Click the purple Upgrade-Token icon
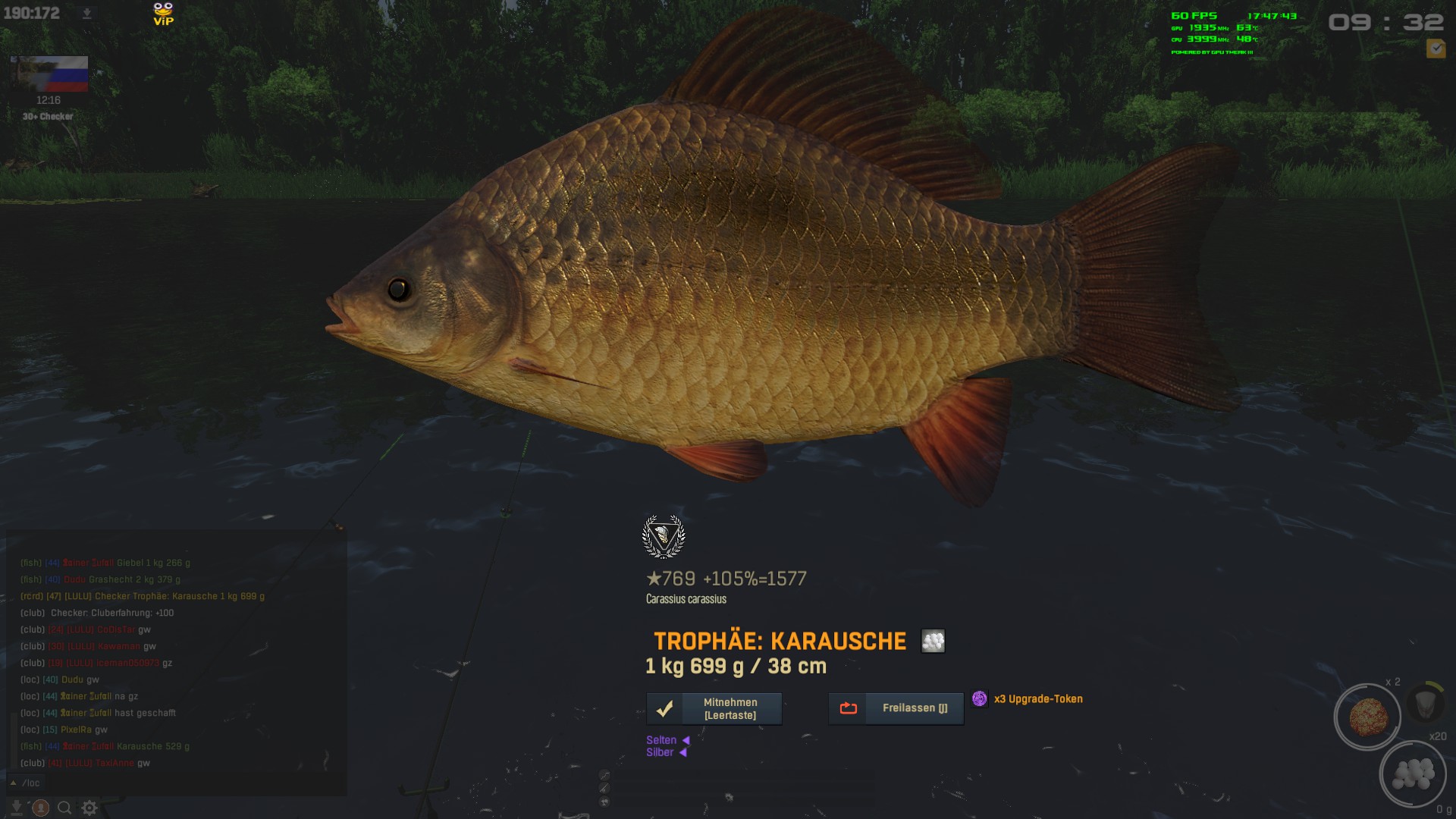This screenshot has width=1456, height=819. coord(980,698)
